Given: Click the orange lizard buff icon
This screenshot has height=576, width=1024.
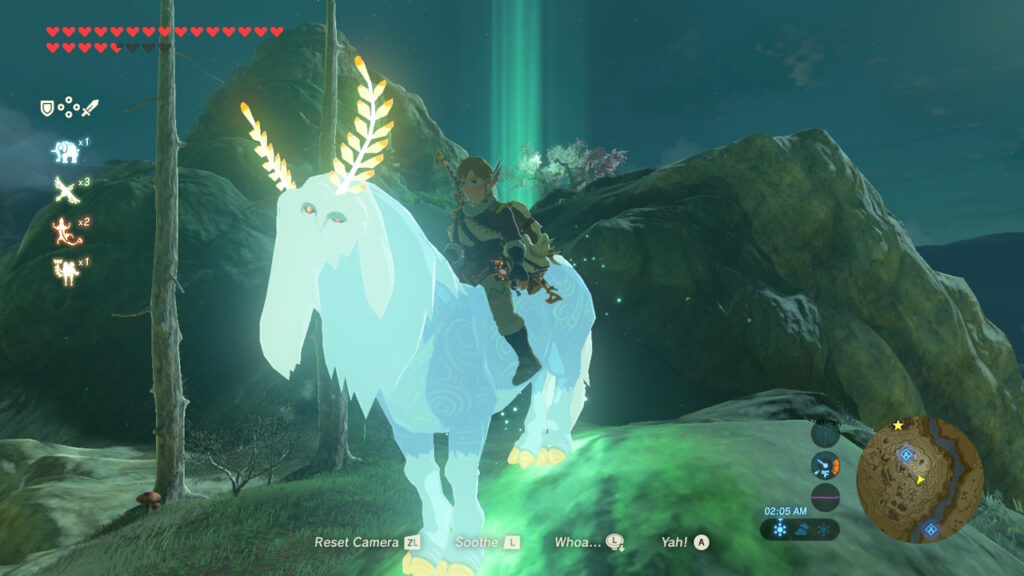Looking at the screenshot, I should click(x=64, y=230).
